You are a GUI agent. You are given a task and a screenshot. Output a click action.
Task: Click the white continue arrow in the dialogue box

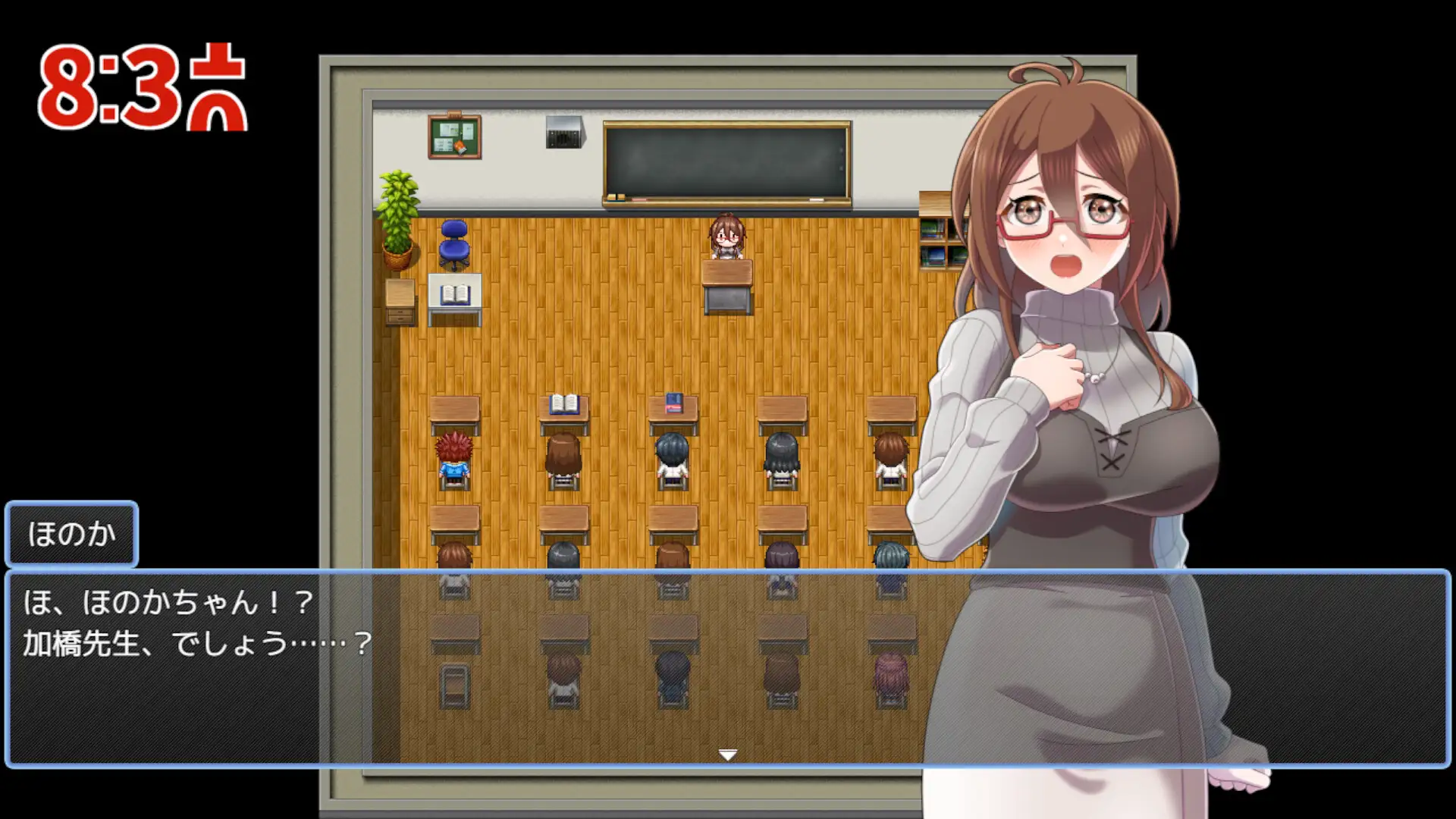tap(728, 755)
